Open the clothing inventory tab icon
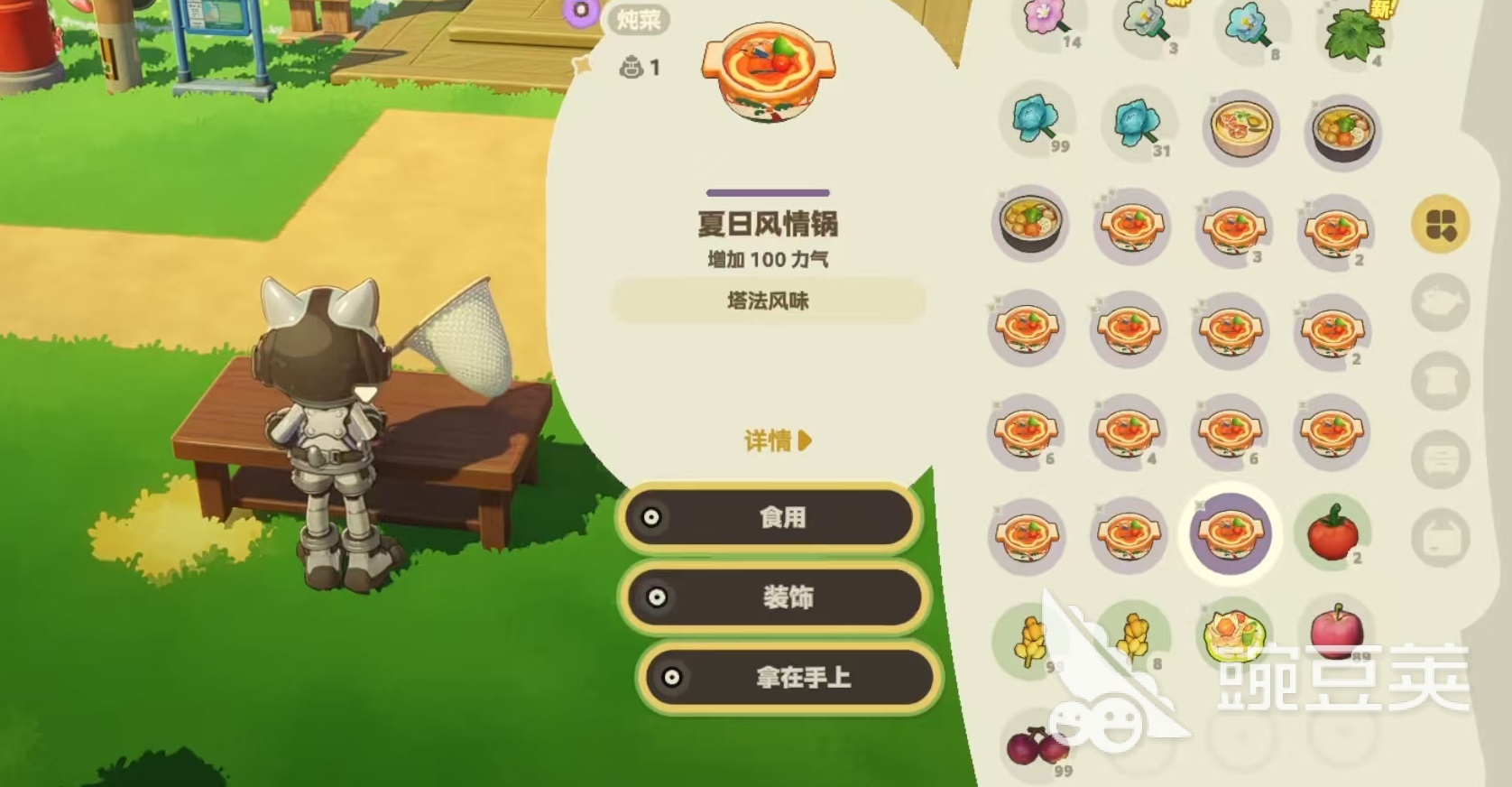This screenshot has width=1512, height=787. click(x=1439, y=377)
